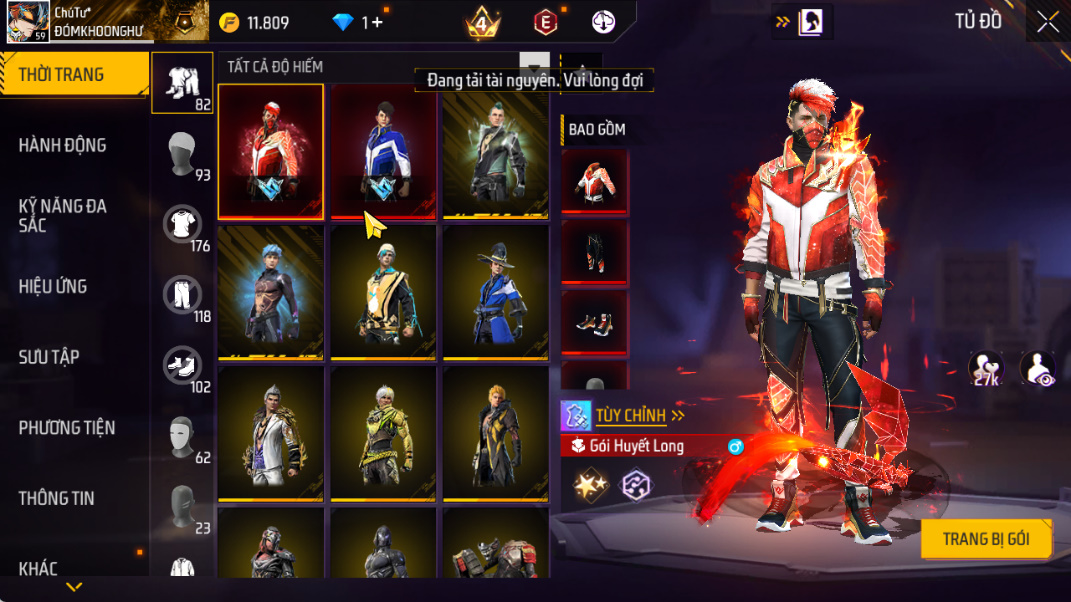
Task: Open the player profile avatar
Action: click(x=28, y=21)
